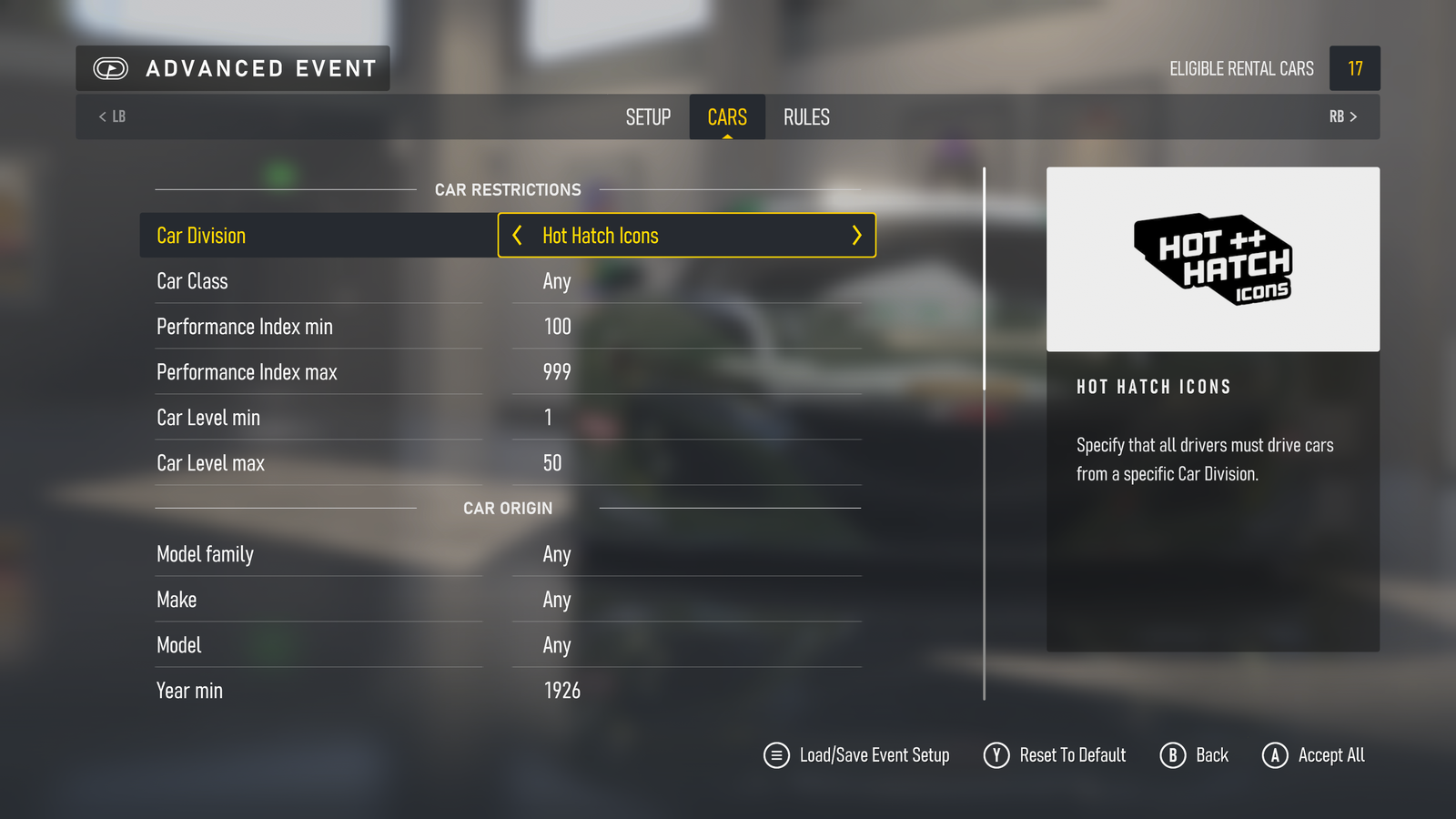This screenshot has width=1456, height=819.
Task: Confirm with Accept All
Action: 1313,755
